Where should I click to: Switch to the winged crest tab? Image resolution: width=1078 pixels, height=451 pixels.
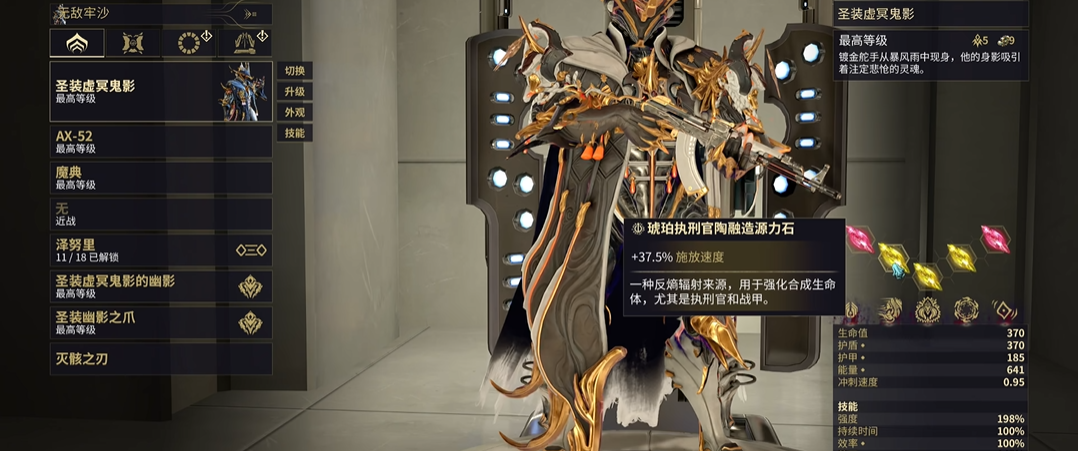click(133, 43)
